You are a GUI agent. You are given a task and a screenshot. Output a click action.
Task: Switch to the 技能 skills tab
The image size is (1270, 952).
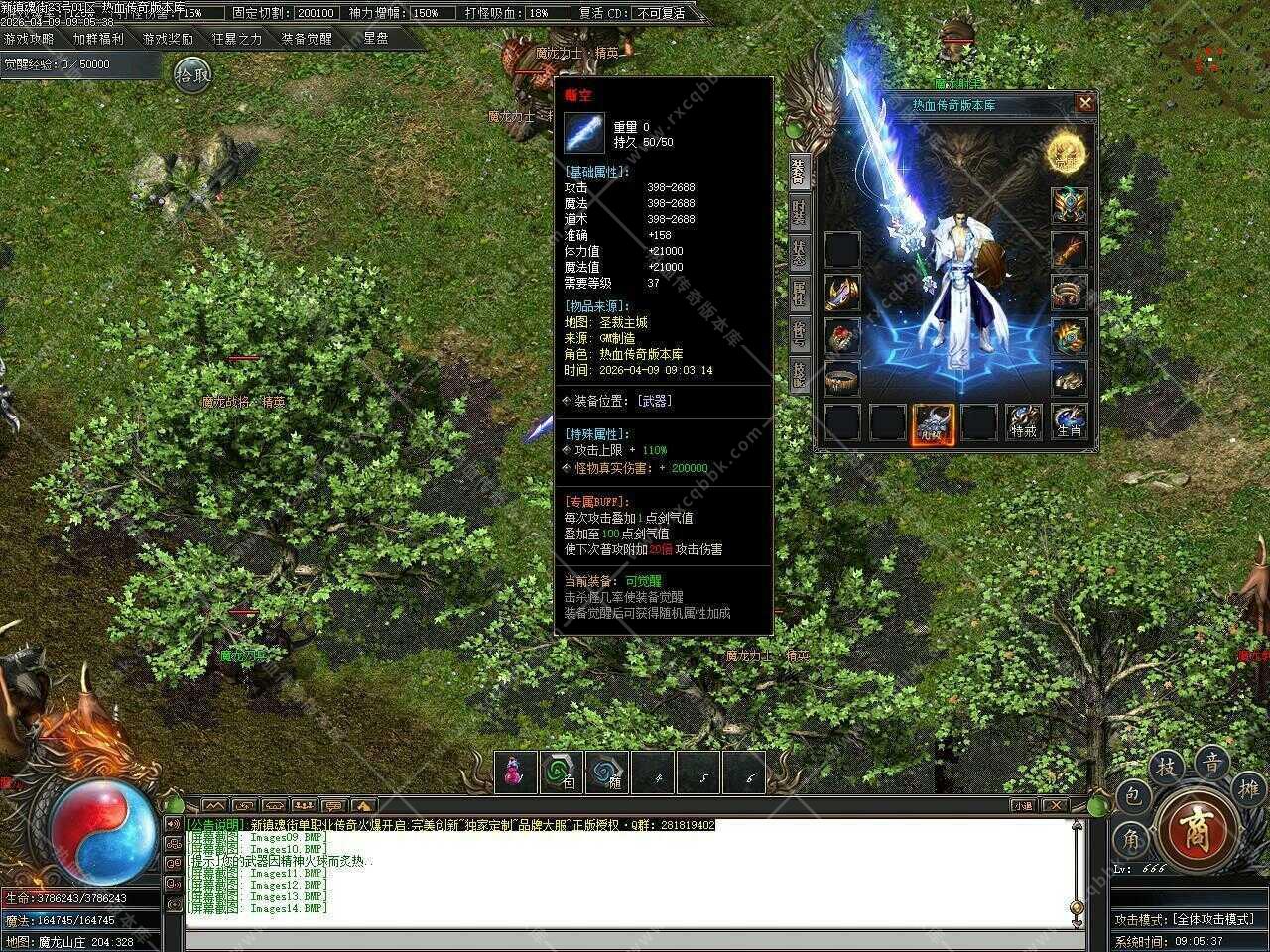pyautogui.click(x=800, y=373)
